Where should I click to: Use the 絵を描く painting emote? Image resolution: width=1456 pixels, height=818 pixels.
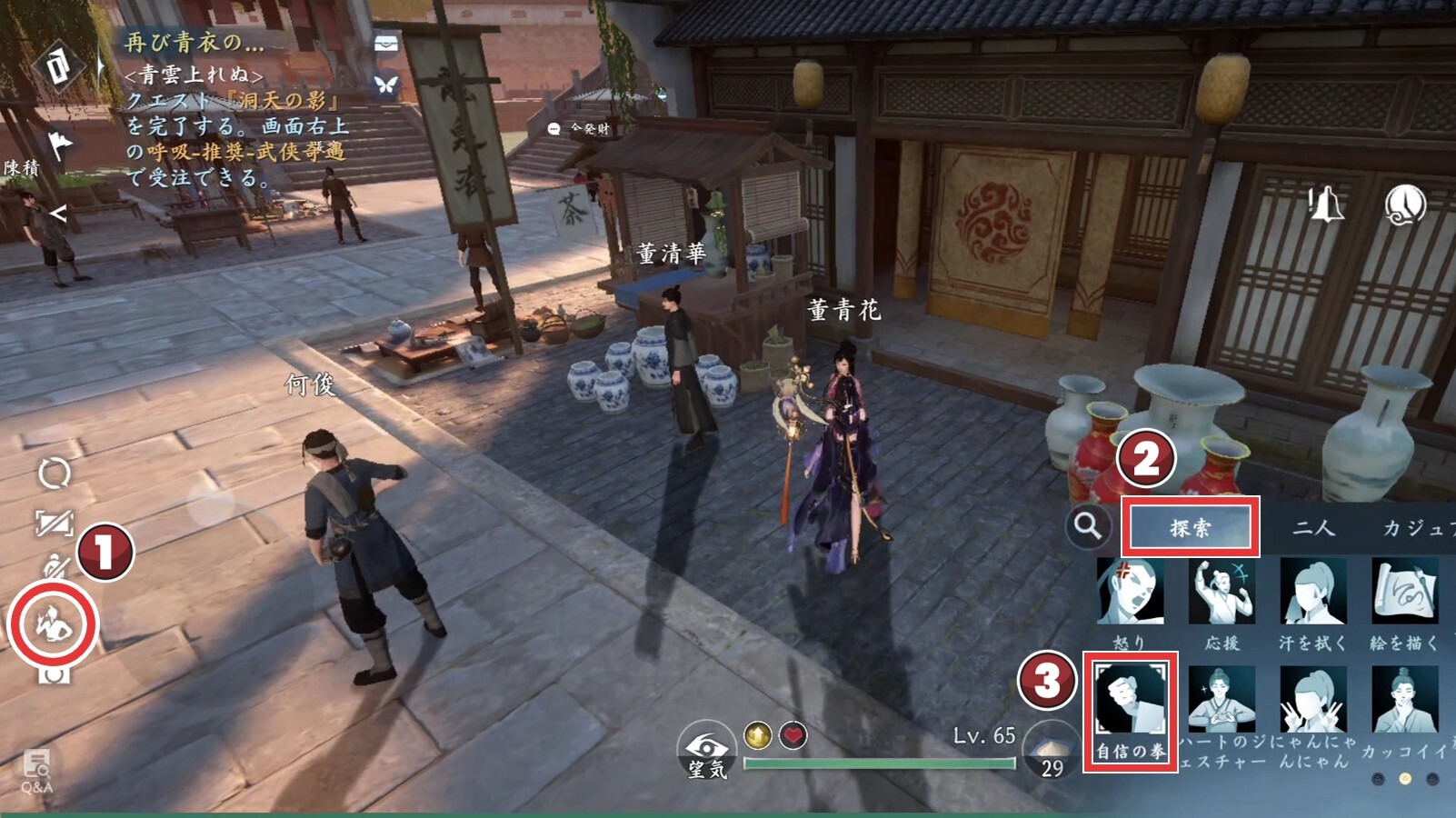click(1404, 594)
